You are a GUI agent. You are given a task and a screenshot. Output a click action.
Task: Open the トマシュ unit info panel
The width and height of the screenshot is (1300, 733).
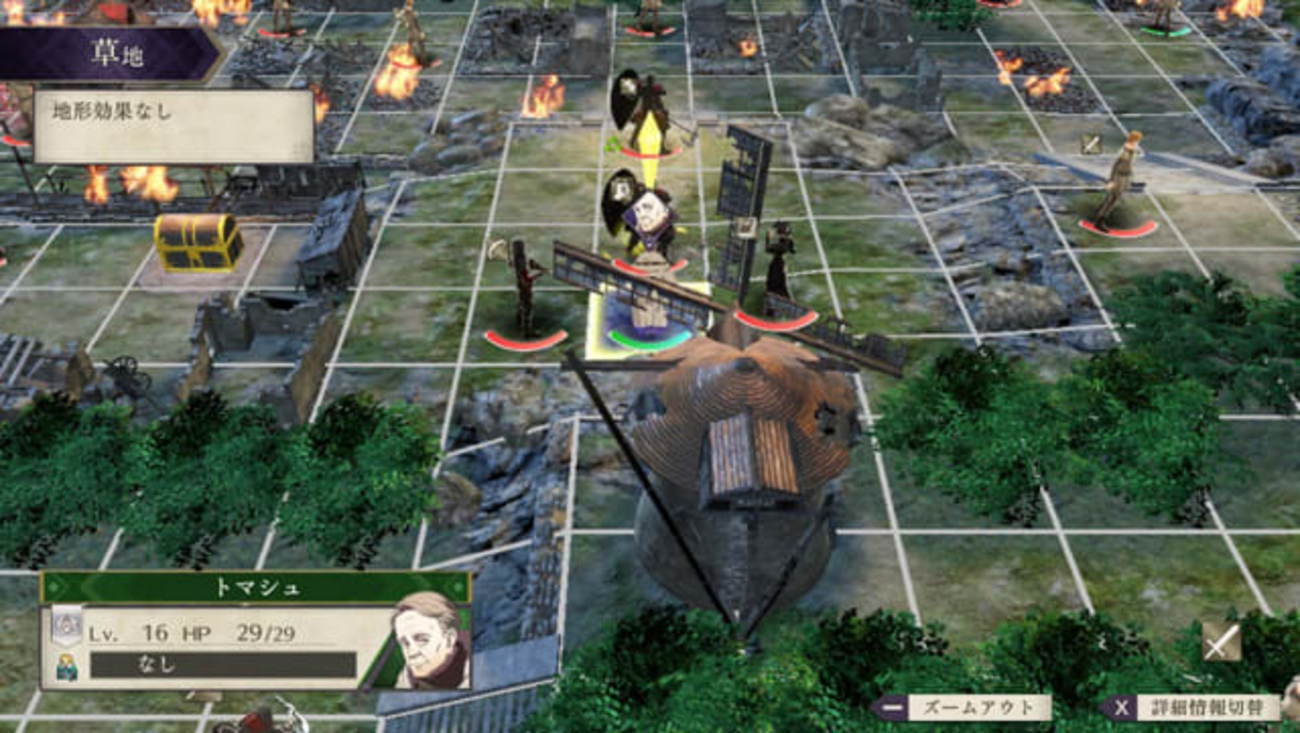click(254, 587)
